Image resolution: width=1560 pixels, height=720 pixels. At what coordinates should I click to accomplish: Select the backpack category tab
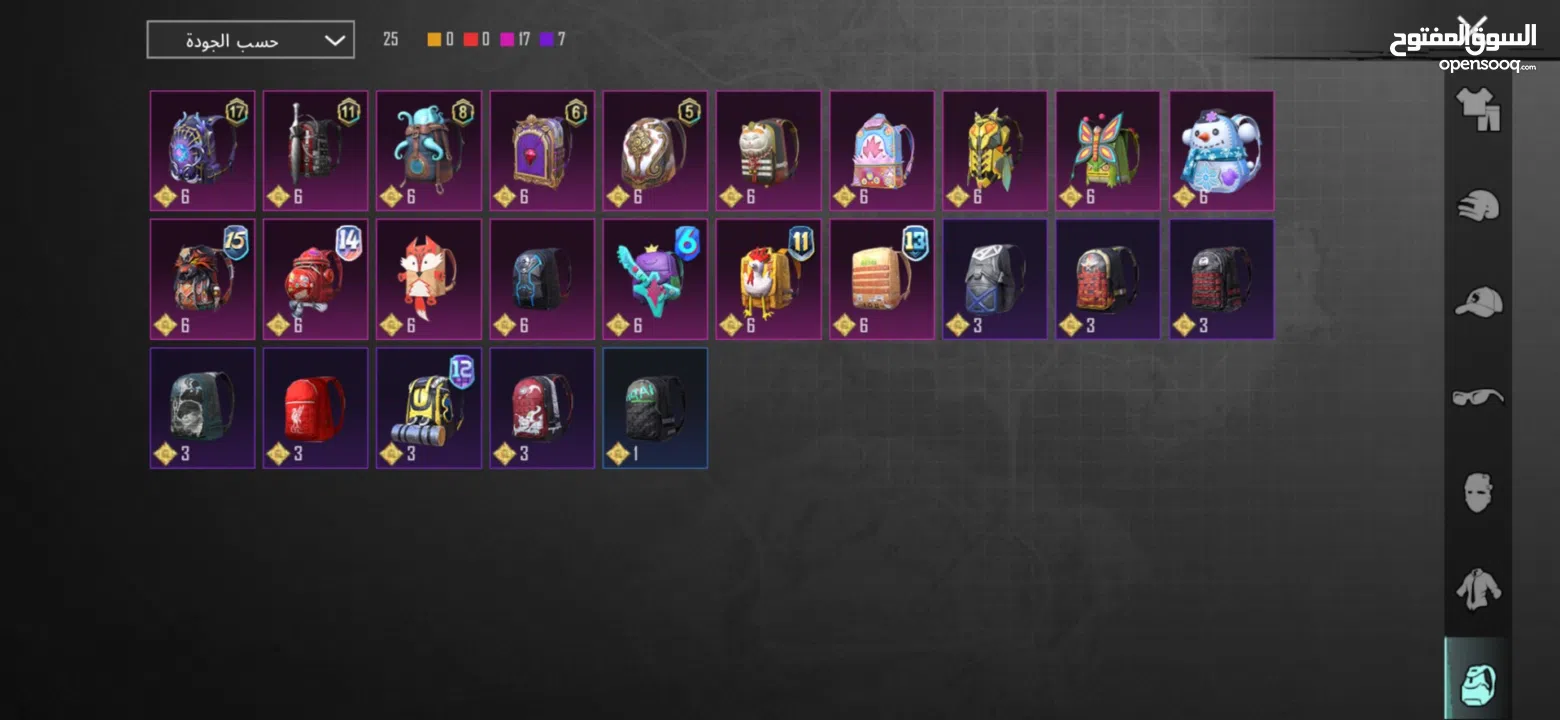tap(1477, 683)
